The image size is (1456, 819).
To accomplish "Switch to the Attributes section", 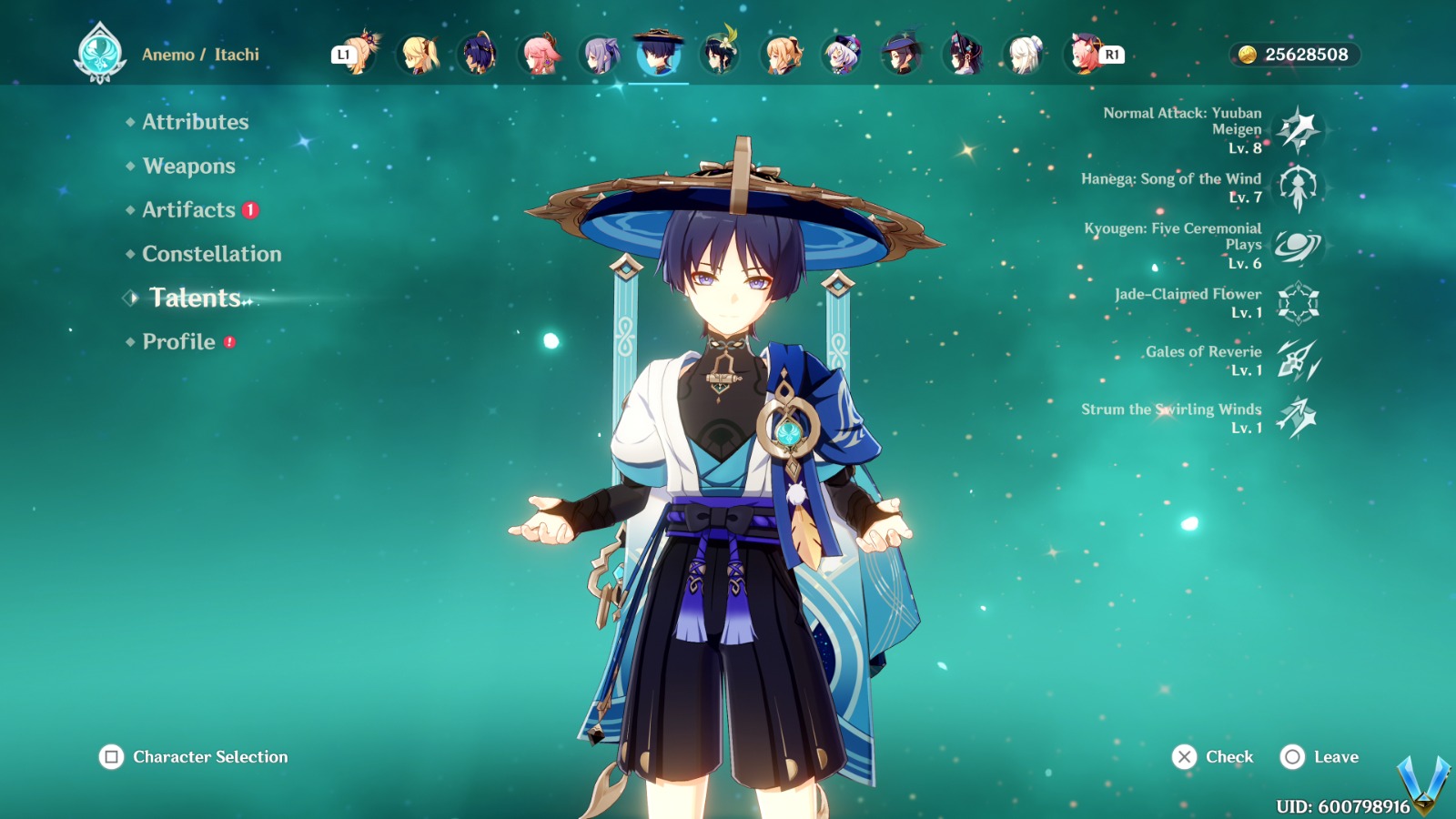I will tap(195, 122).
